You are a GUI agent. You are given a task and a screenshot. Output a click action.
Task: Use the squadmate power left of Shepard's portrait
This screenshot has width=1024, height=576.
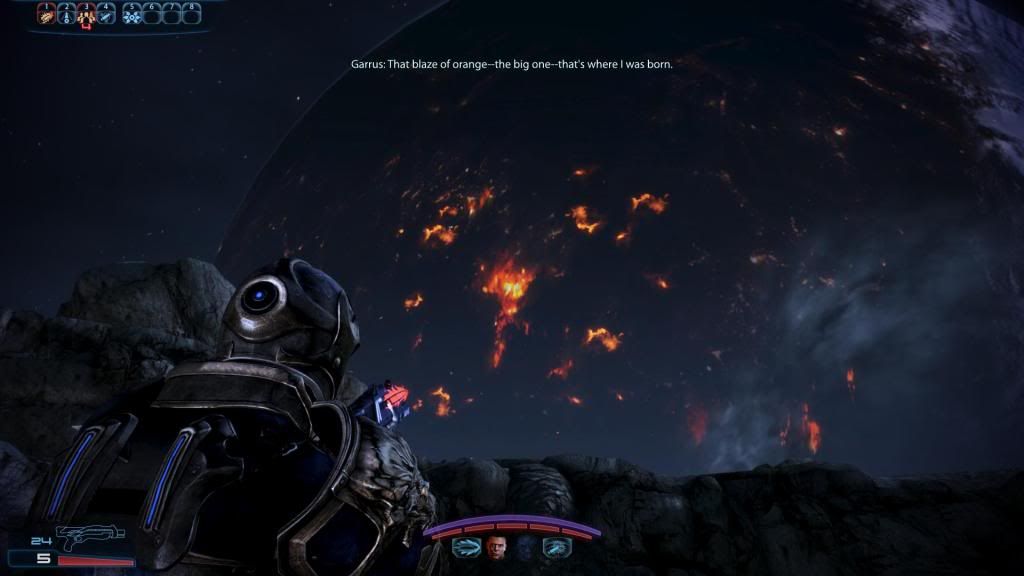pos(466,547)
